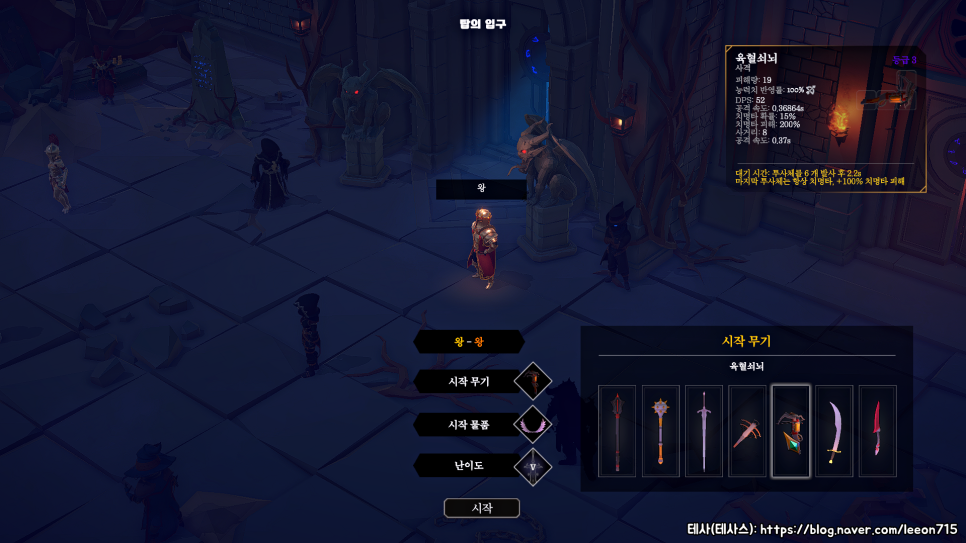Select the long purple greatsword weapon

[x=704, y=431]
